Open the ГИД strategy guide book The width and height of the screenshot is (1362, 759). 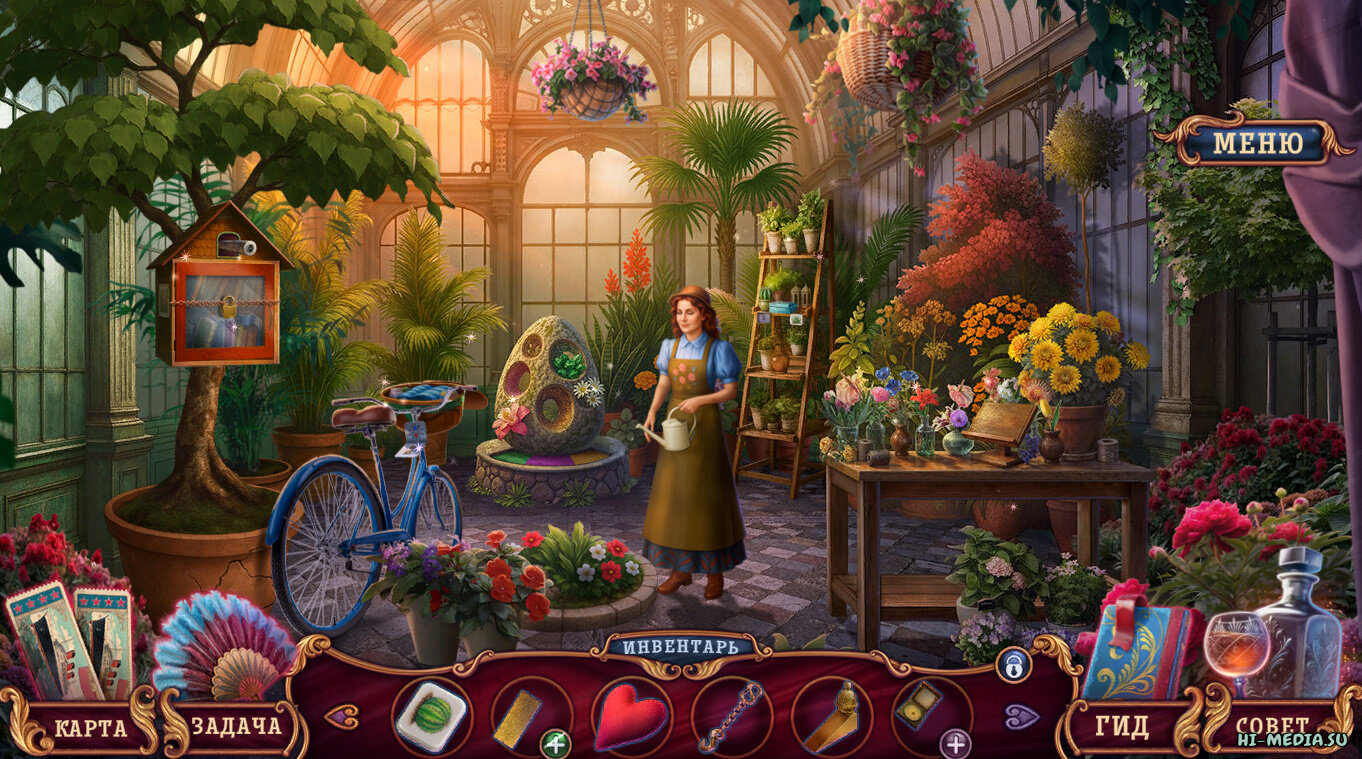tap(1122, 726)
